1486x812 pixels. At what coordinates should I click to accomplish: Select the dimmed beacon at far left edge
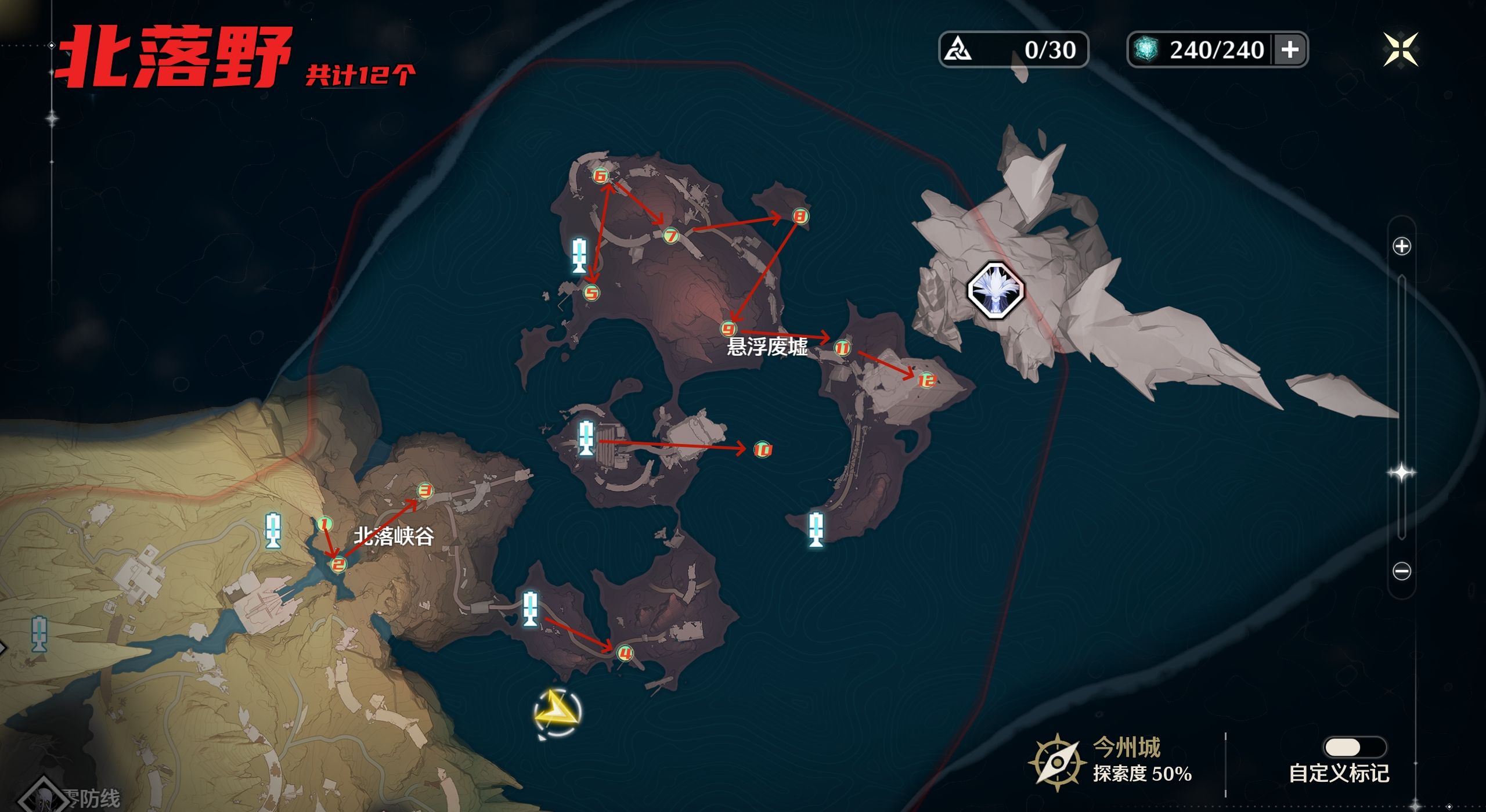[x=39, y=634]
